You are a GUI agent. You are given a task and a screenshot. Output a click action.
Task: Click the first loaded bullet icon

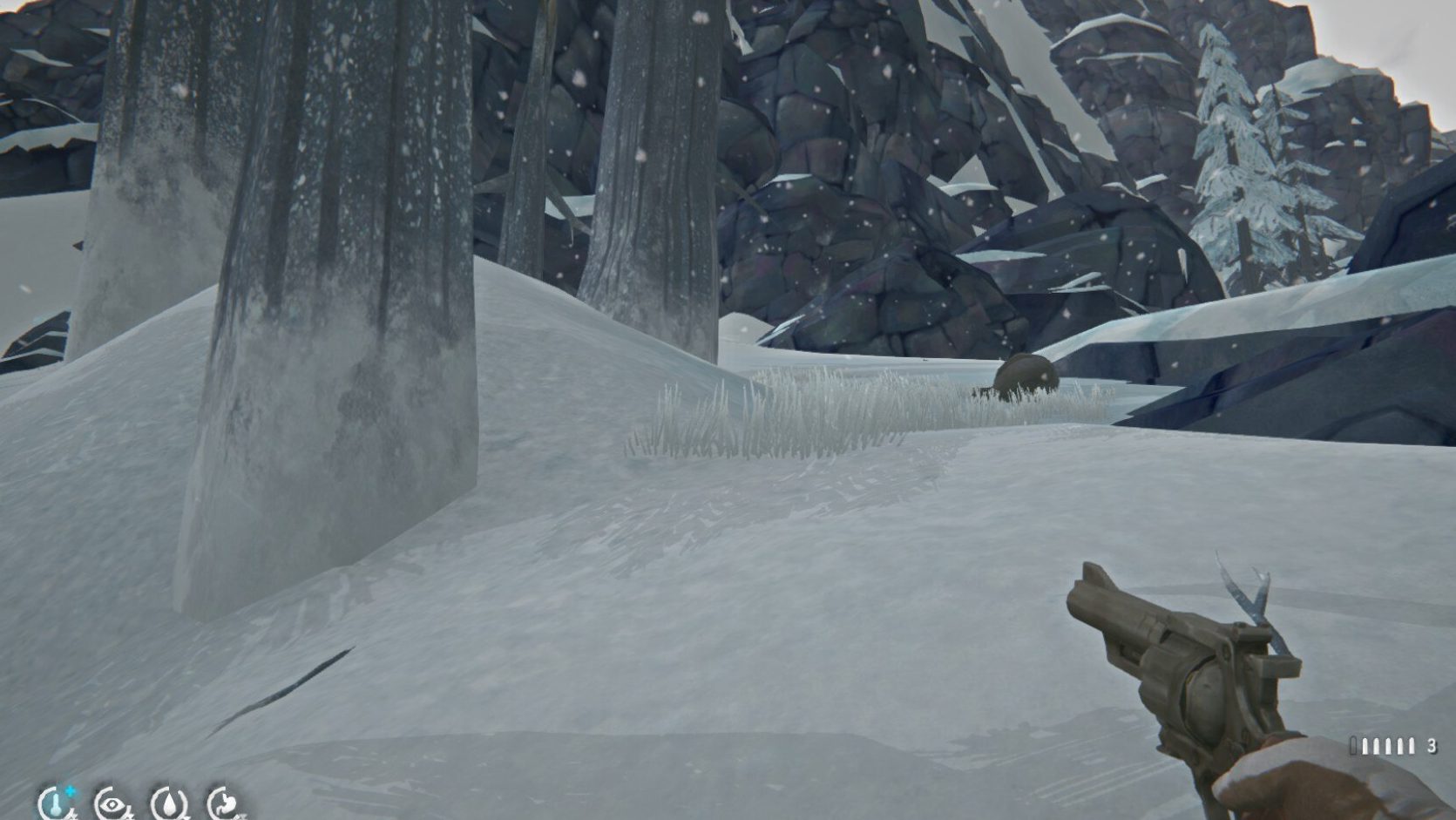1365,745
